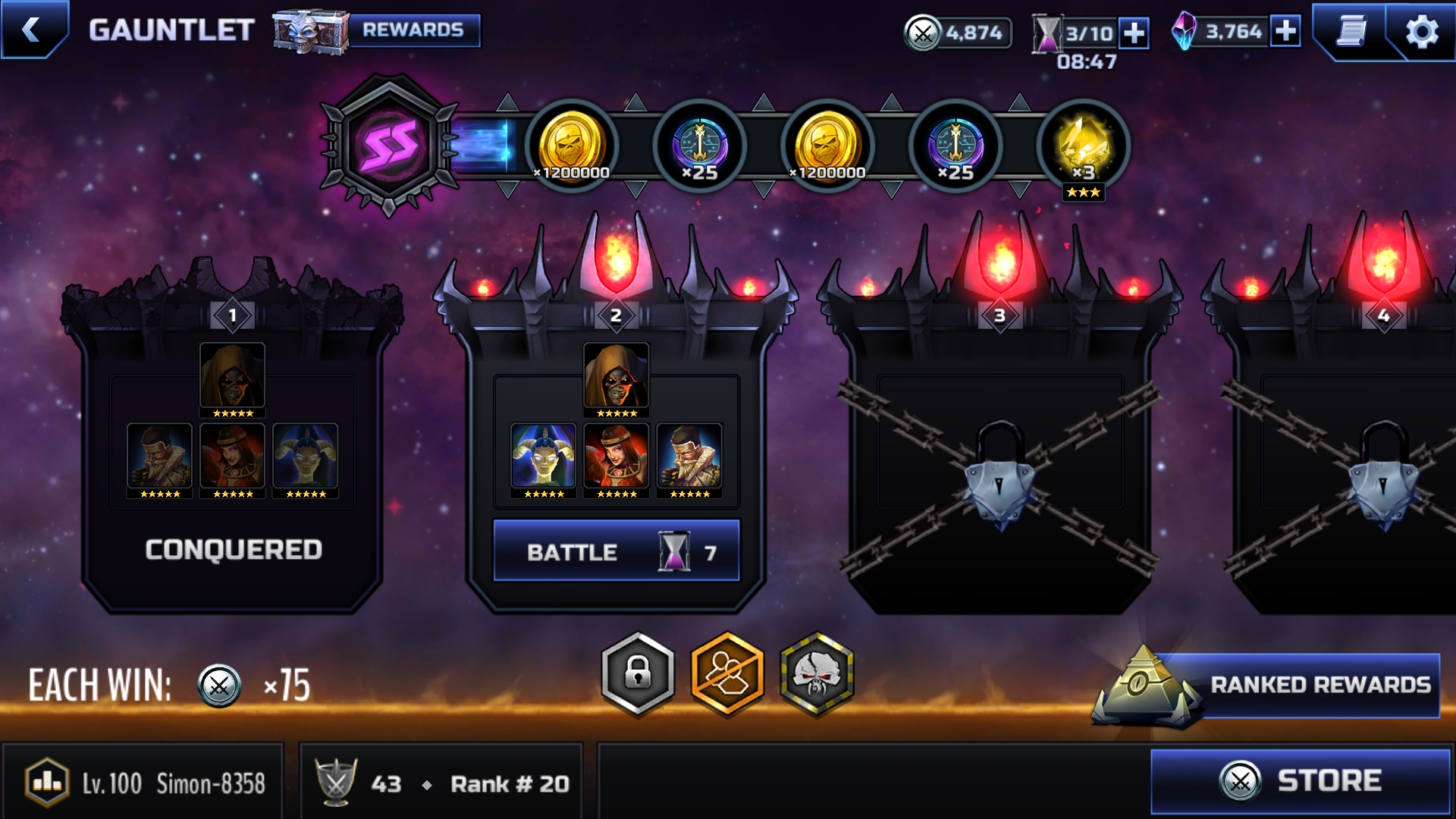Tap the padlock hexagon modifier icon
Image resolution: width=1456 pixels, height=819 pixels.
(x=638, y=673)
